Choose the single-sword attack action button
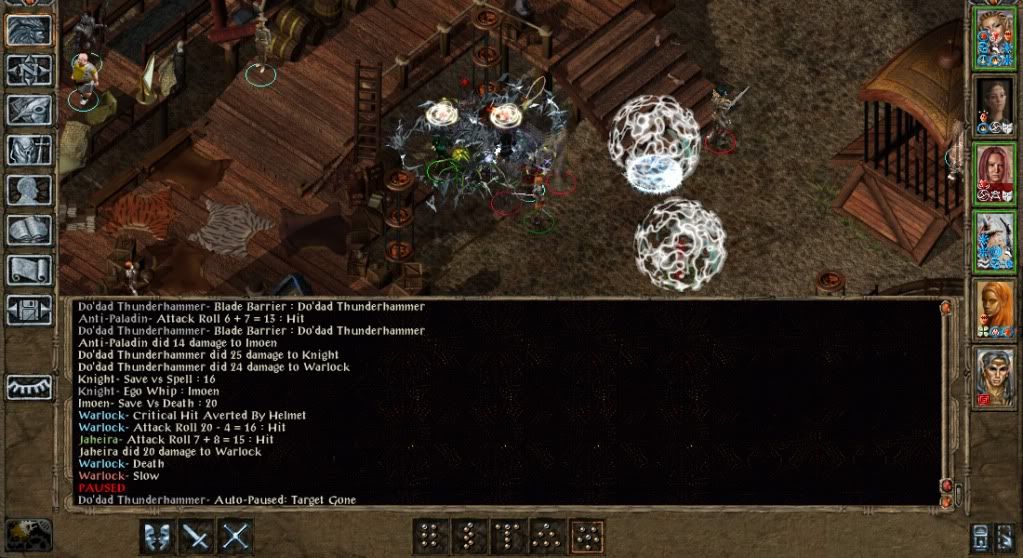This screenshot has height=558, width=1023. pos(196,537)
